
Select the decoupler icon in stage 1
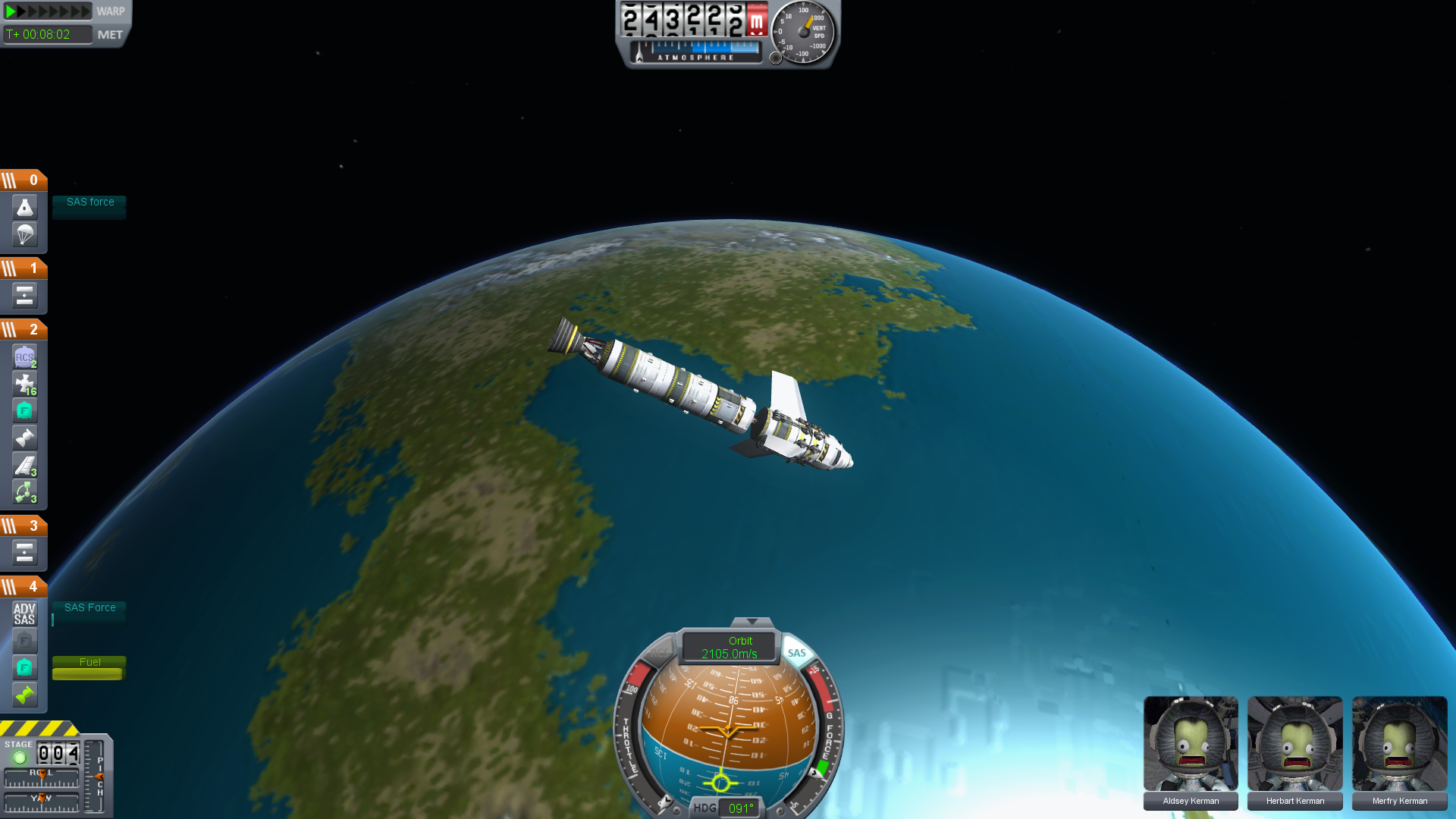click(x=24, y=296)
